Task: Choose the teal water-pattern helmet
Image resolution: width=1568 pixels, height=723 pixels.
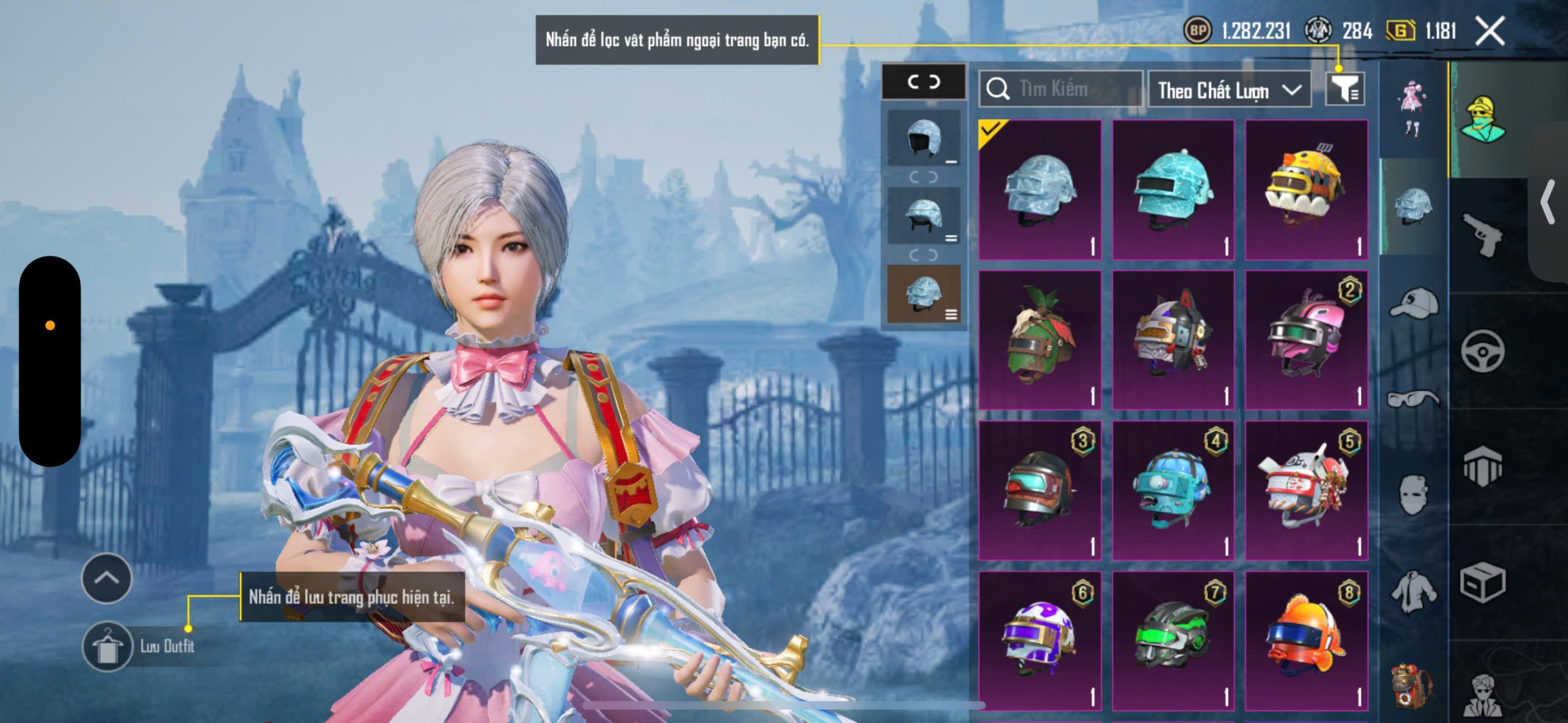Action: tap(1173, 190)
